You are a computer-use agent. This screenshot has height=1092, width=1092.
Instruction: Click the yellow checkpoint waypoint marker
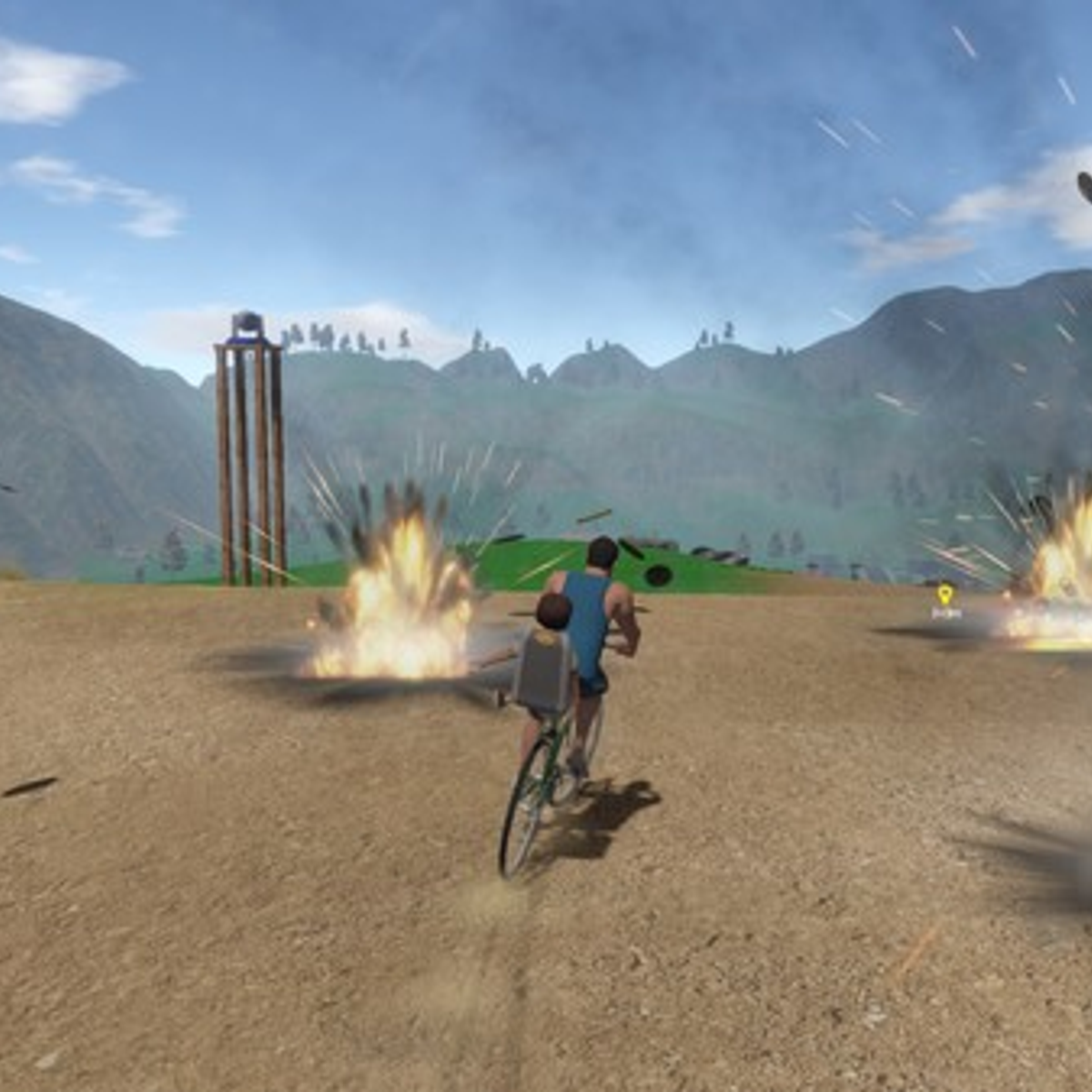pyautogui.click(x=945, y=596)
